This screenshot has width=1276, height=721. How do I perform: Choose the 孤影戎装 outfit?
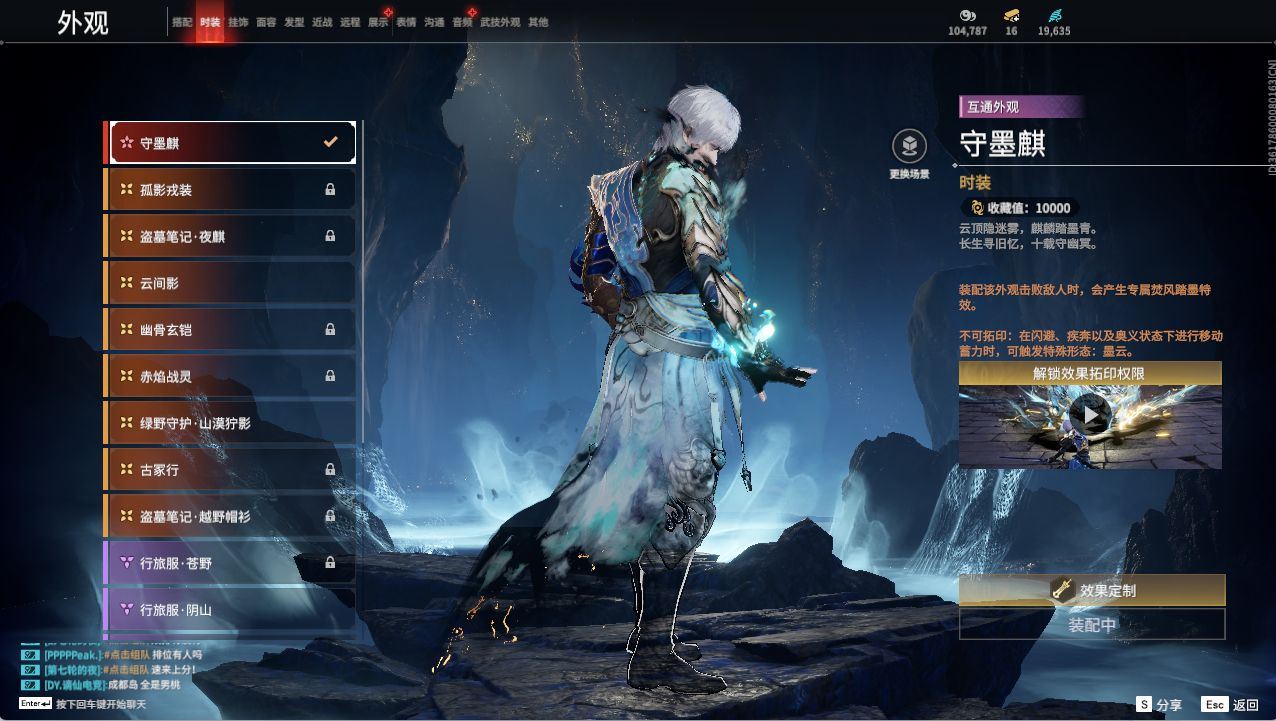coord(232,190)
